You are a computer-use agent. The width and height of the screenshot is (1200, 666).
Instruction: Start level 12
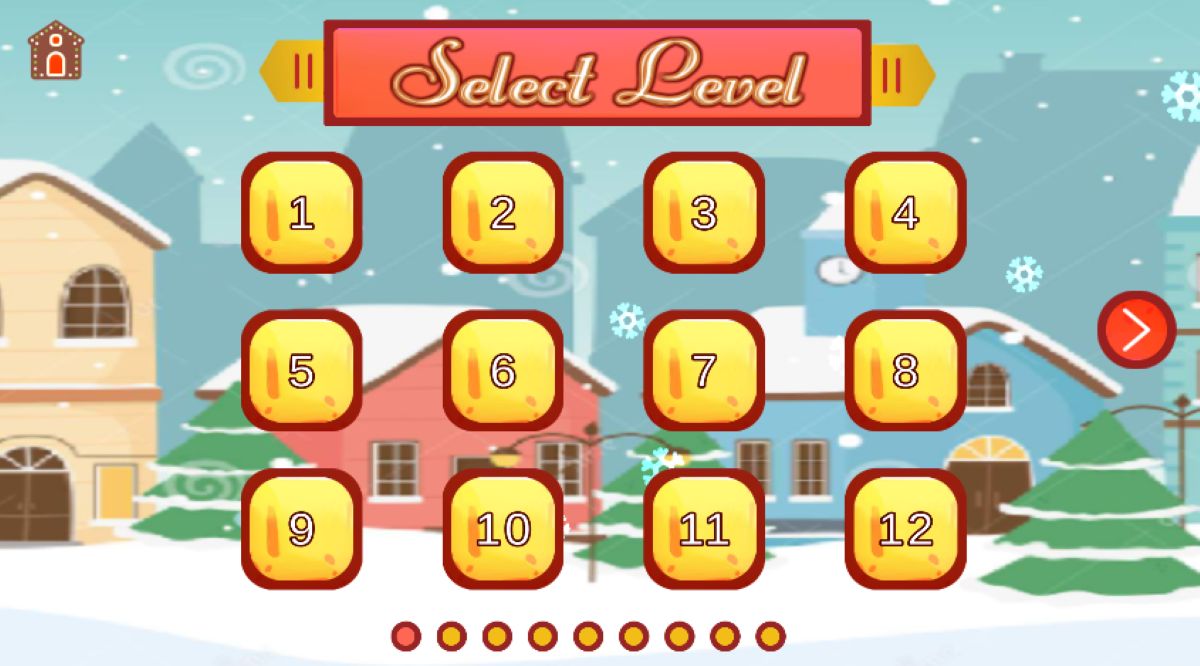[905, 529]
